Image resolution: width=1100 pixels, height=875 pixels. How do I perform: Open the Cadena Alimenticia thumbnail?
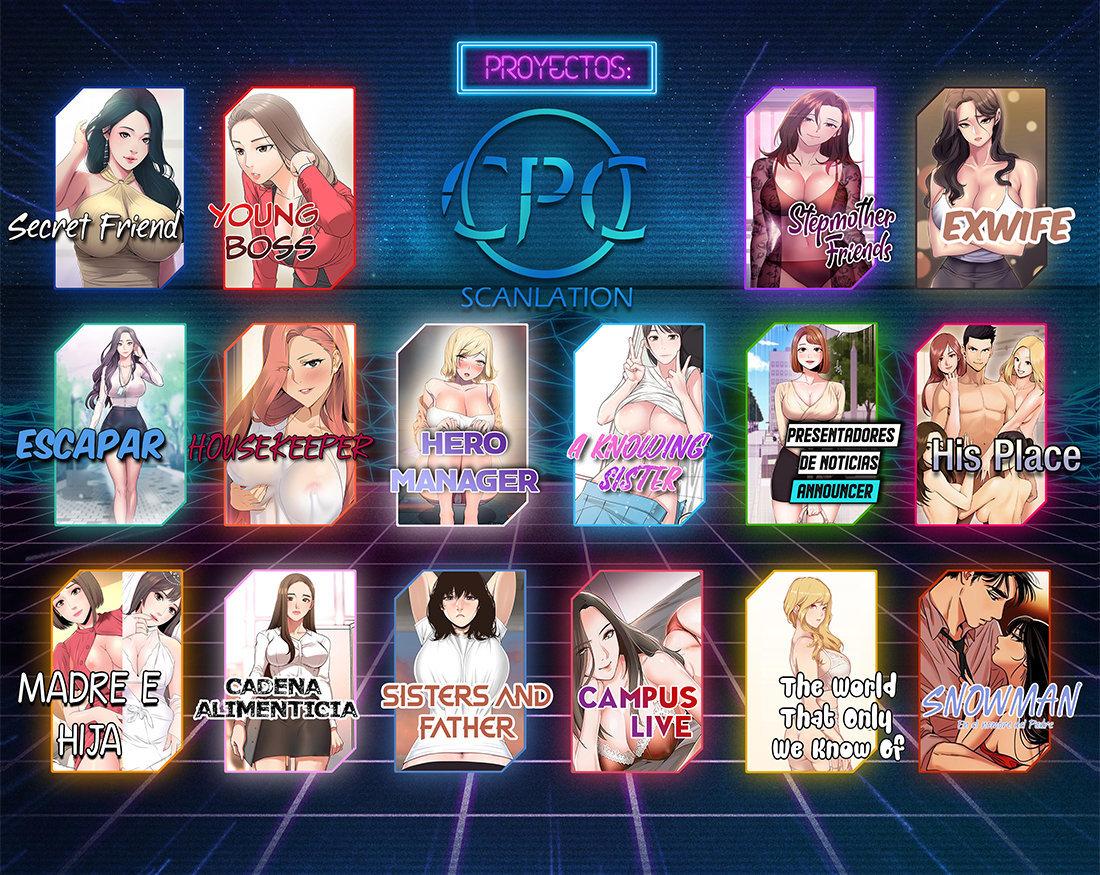pos(290,675)
